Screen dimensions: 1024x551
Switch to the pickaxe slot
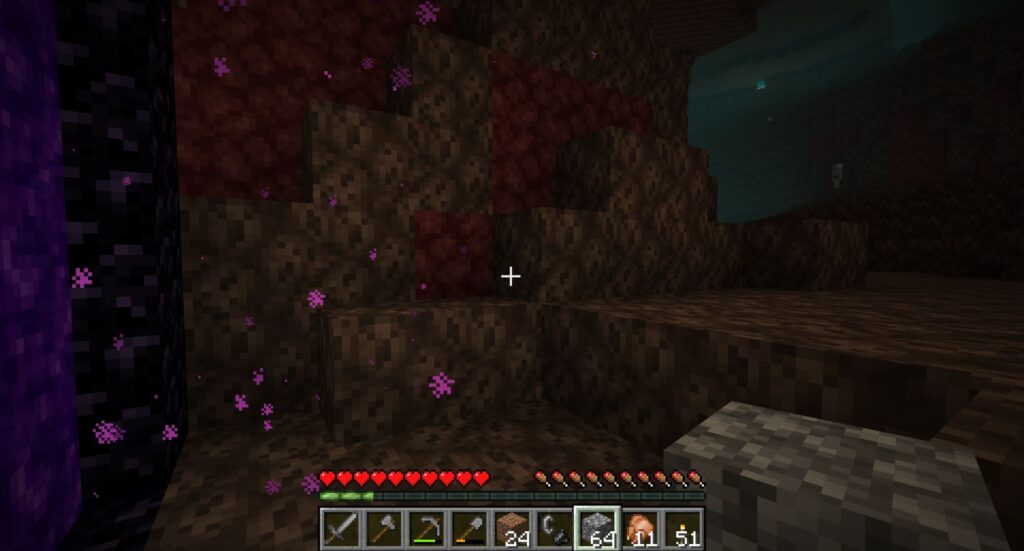426,527
